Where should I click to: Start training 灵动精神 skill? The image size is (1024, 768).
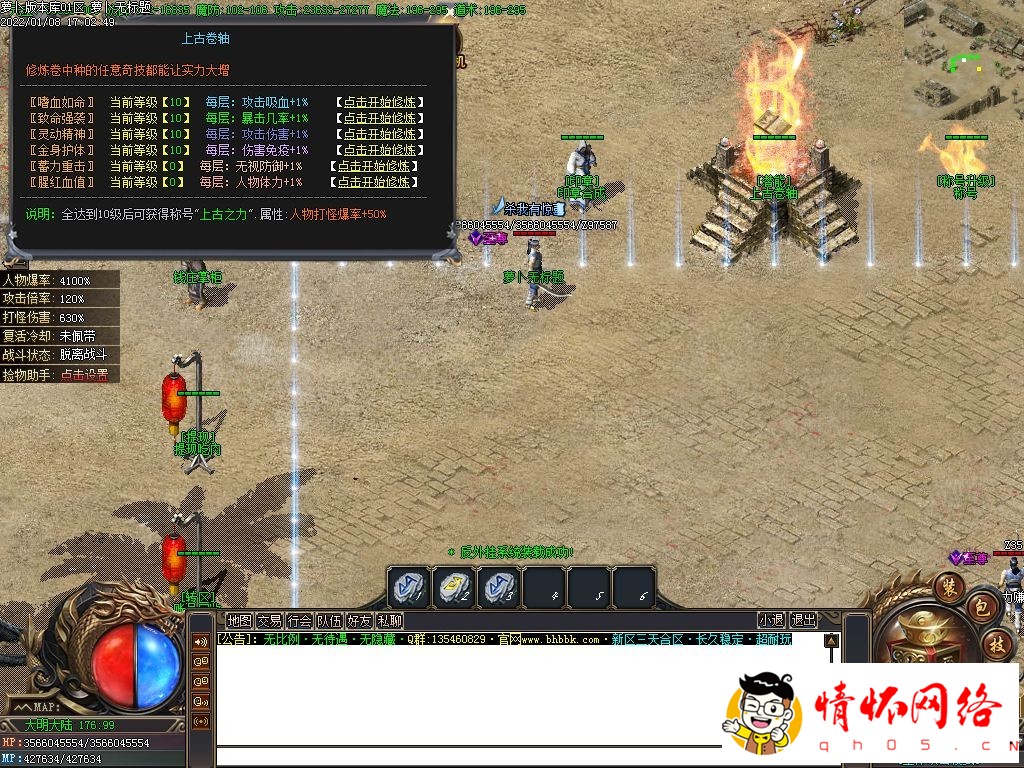[x=380, y=134]
